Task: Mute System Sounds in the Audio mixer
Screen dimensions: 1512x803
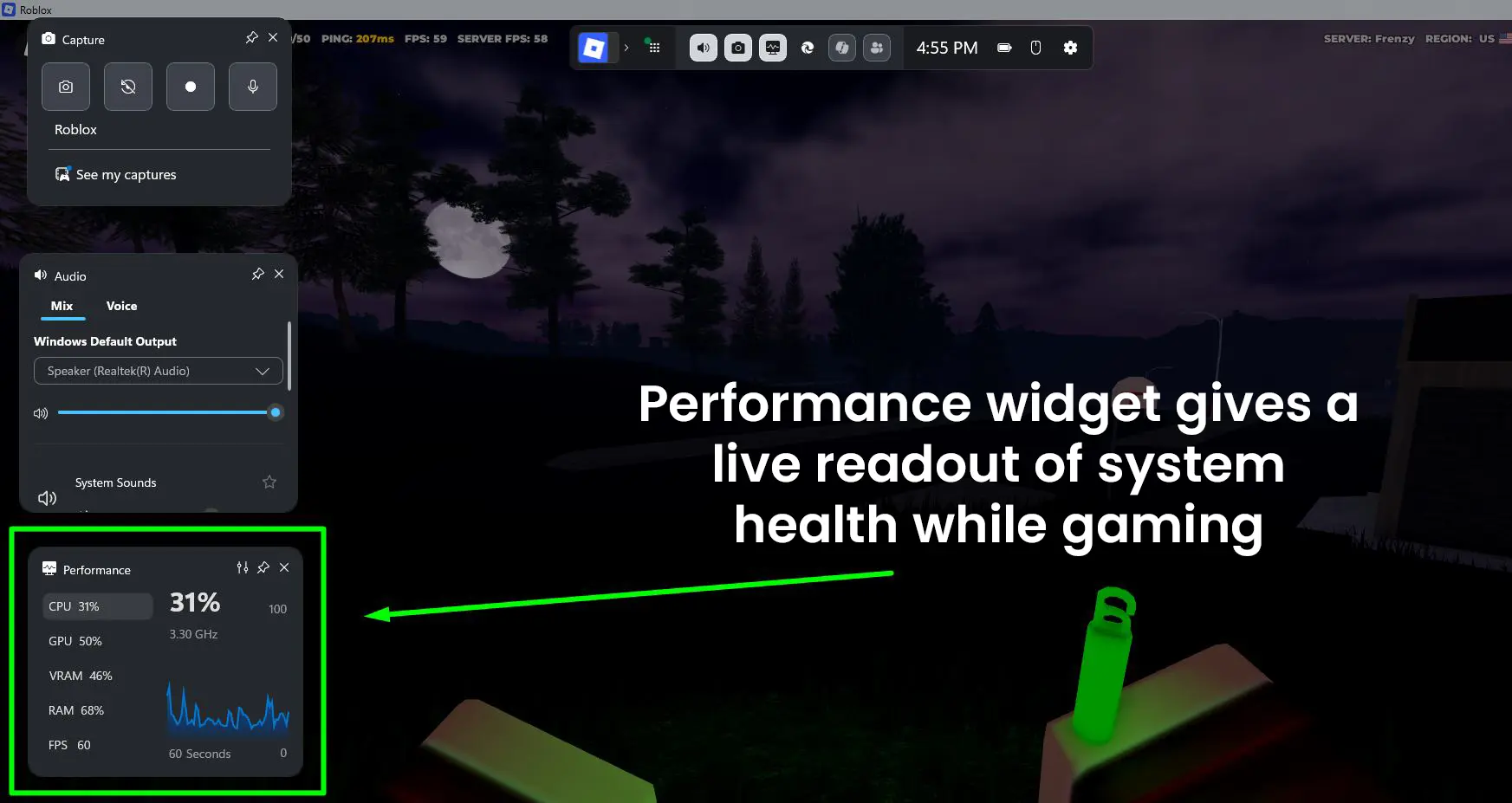Action: click(x=46, y=497)
